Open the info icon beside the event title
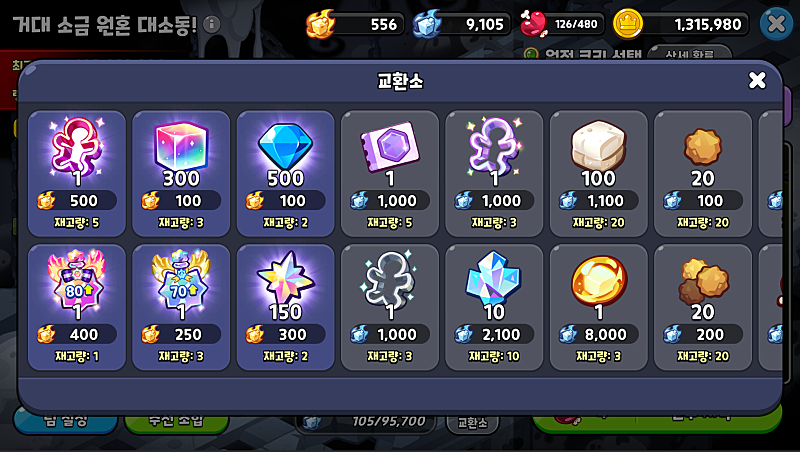This screenshot has height=452, width=800. pyautogui.click(x=211, y=24)
